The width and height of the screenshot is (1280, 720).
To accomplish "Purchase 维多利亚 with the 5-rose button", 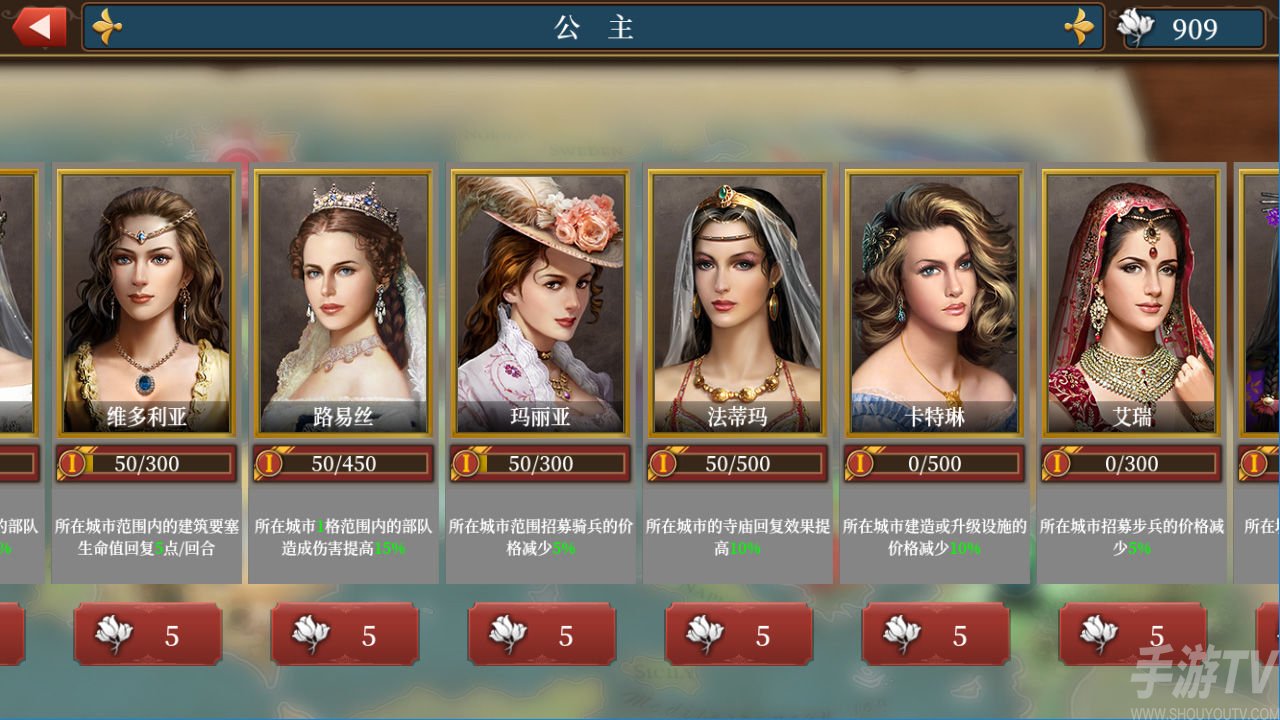I will (147, 636).
